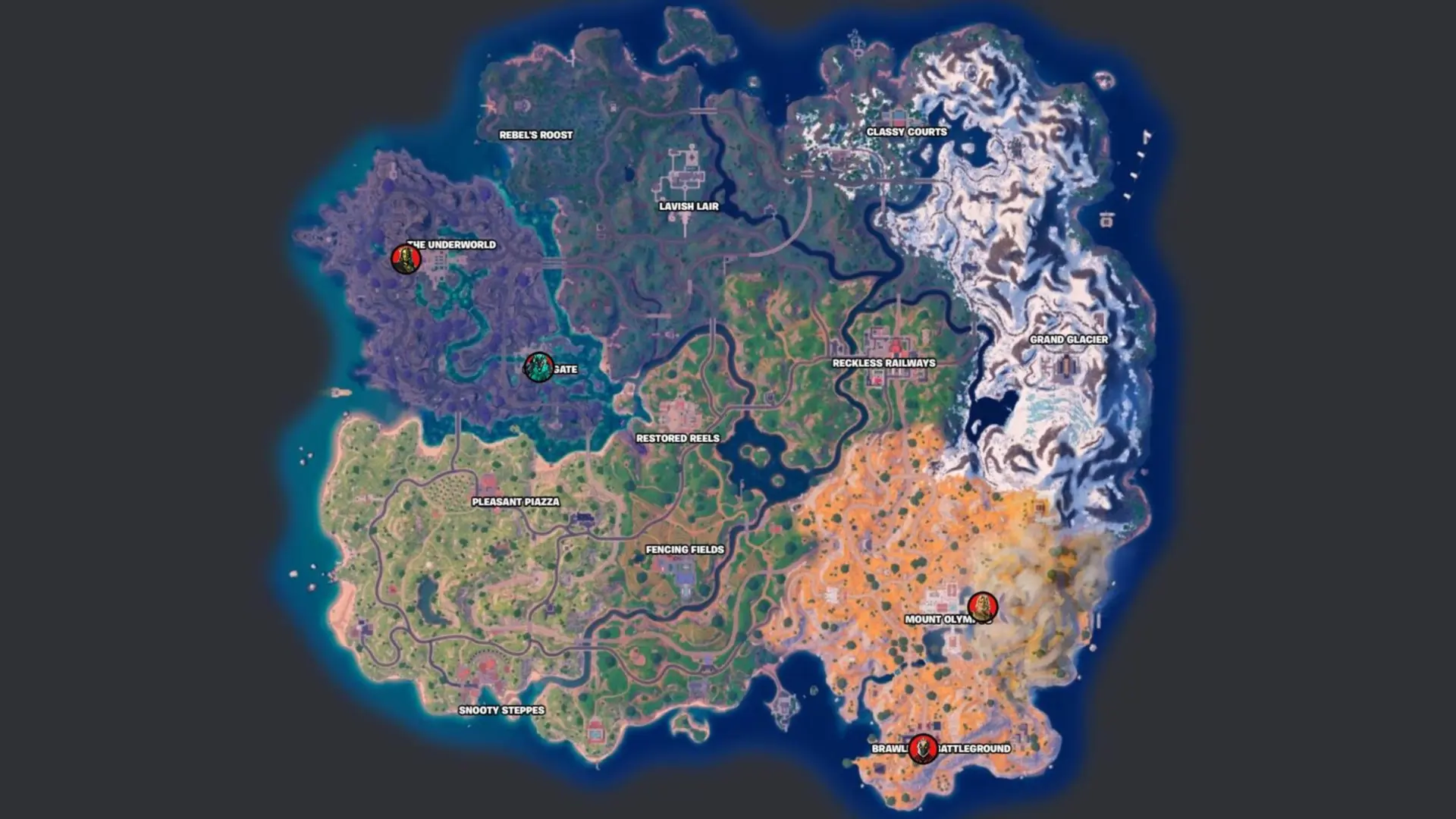The width and height of the screenshot is (1456, 819).
Task: Expand the Grand Glacier map label
Action: (x=1068, y=340)
